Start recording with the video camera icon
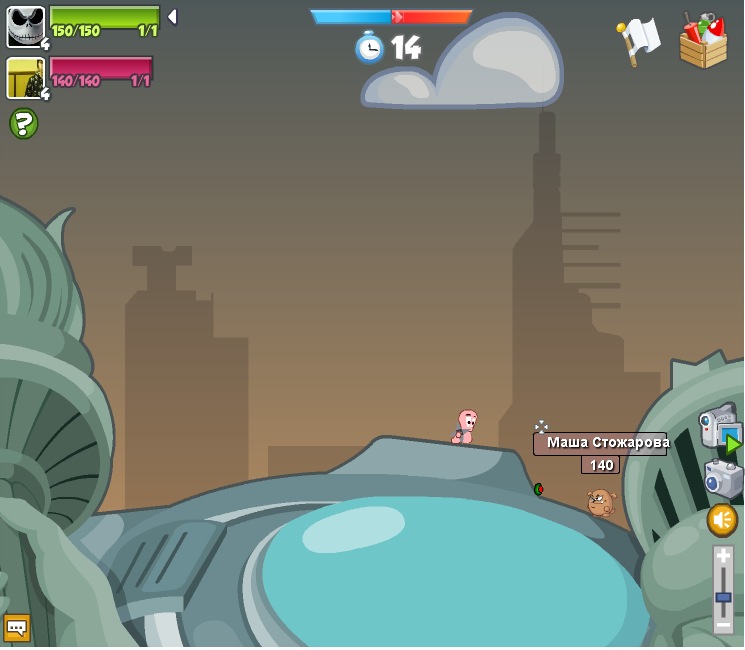The height and width of the screenshot is (650, 745). click(719, 428)
